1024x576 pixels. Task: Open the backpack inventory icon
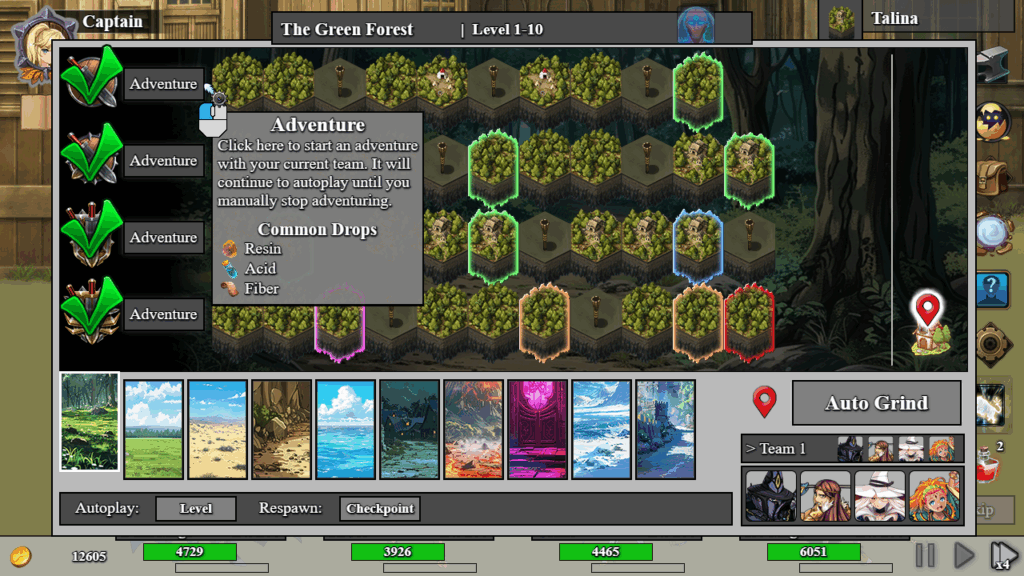[x=991, y=178]
